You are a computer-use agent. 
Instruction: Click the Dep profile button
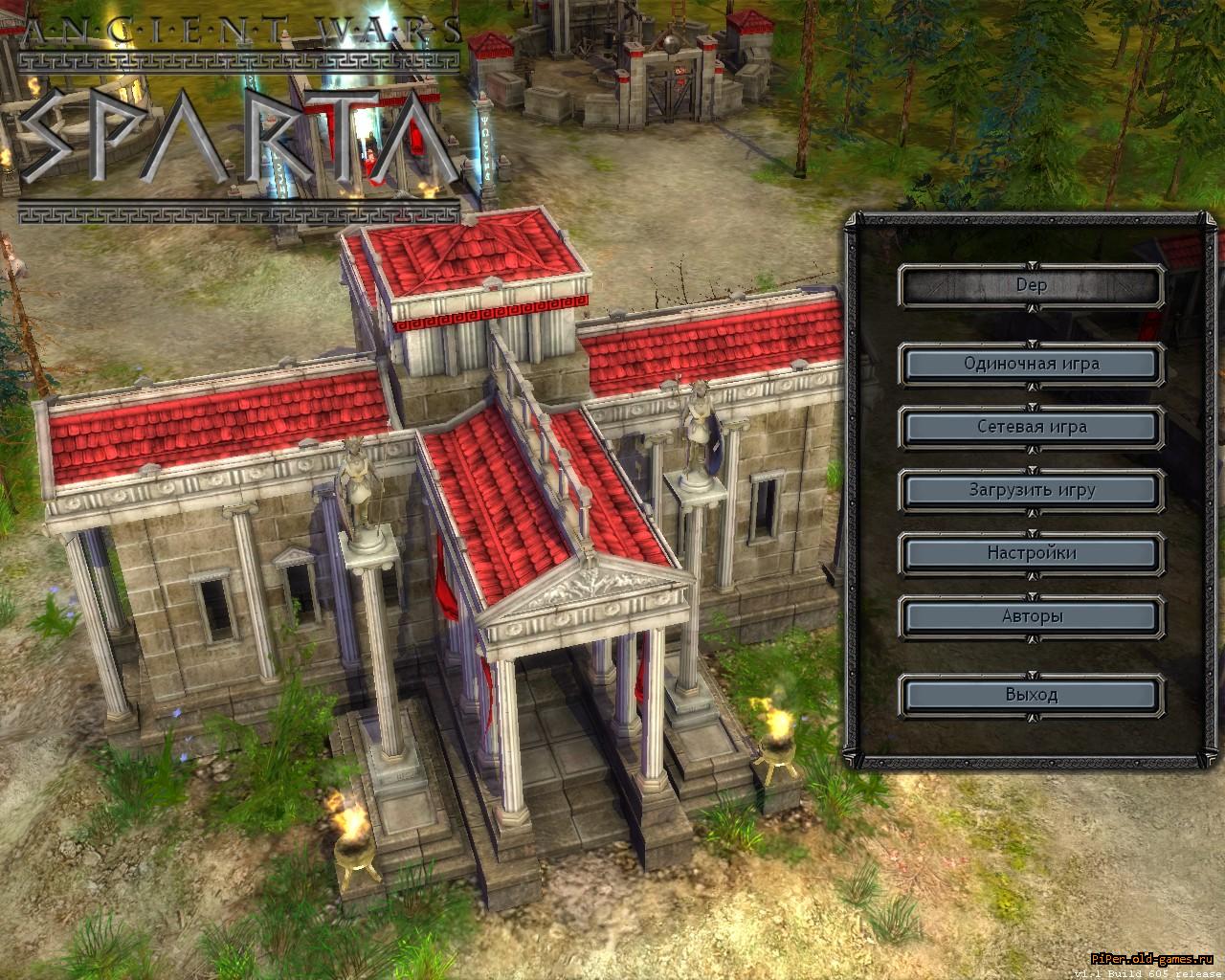point(1031,285)
